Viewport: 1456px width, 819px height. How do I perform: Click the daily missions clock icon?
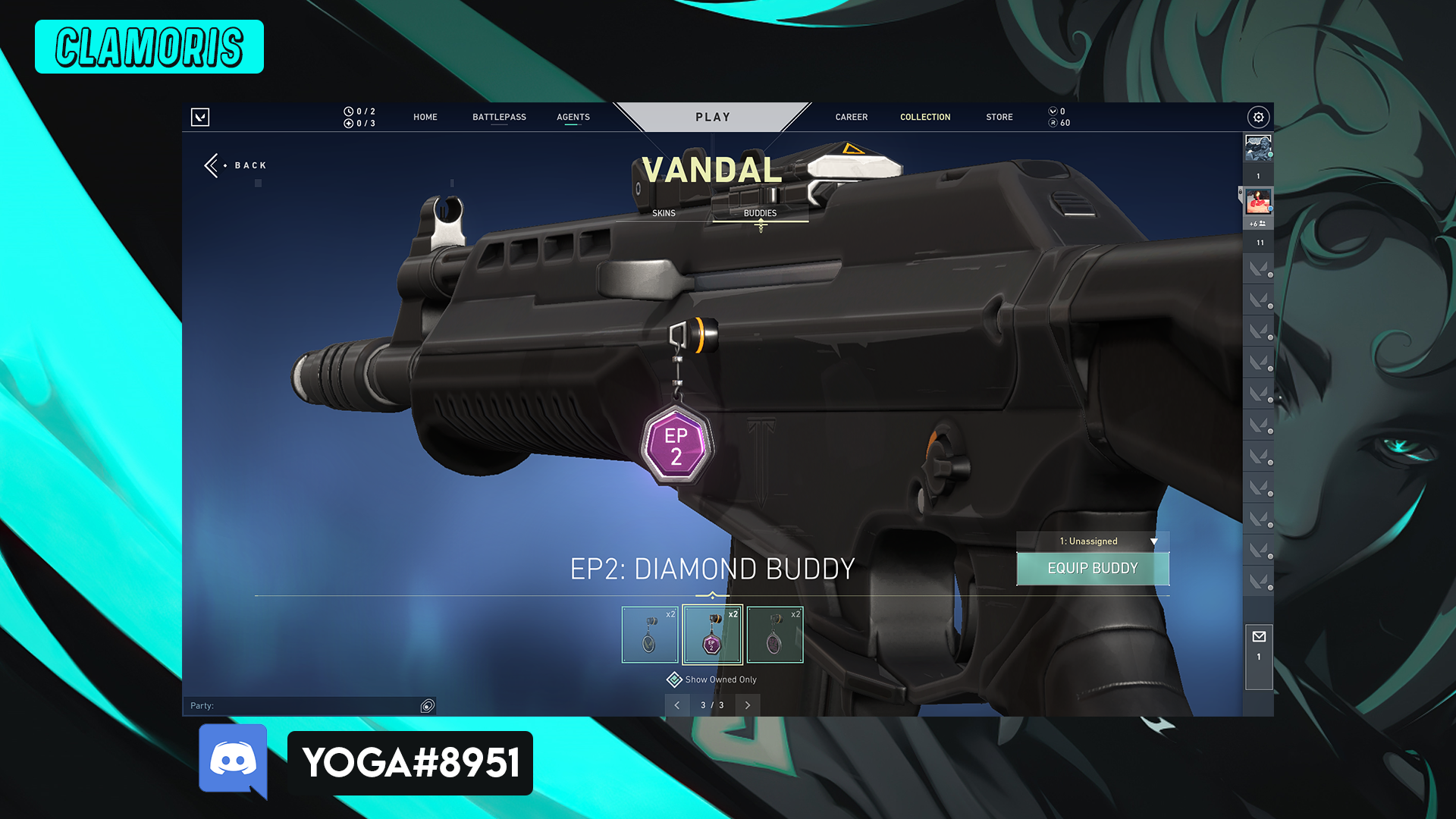coord(349,111)
